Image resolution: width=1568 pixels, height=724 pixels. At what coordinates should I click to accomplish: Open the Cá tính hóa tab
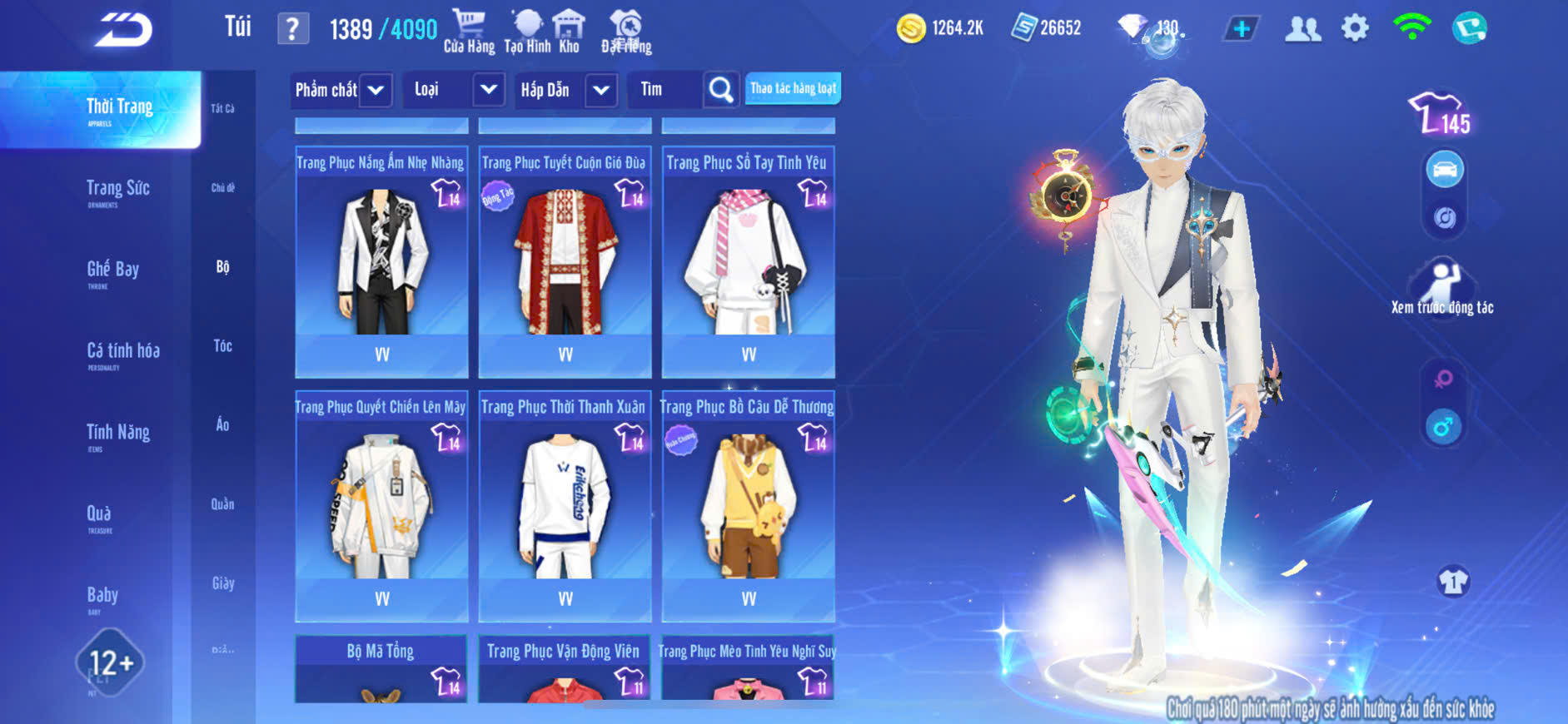pyautogui.click(x=122, y=352)
